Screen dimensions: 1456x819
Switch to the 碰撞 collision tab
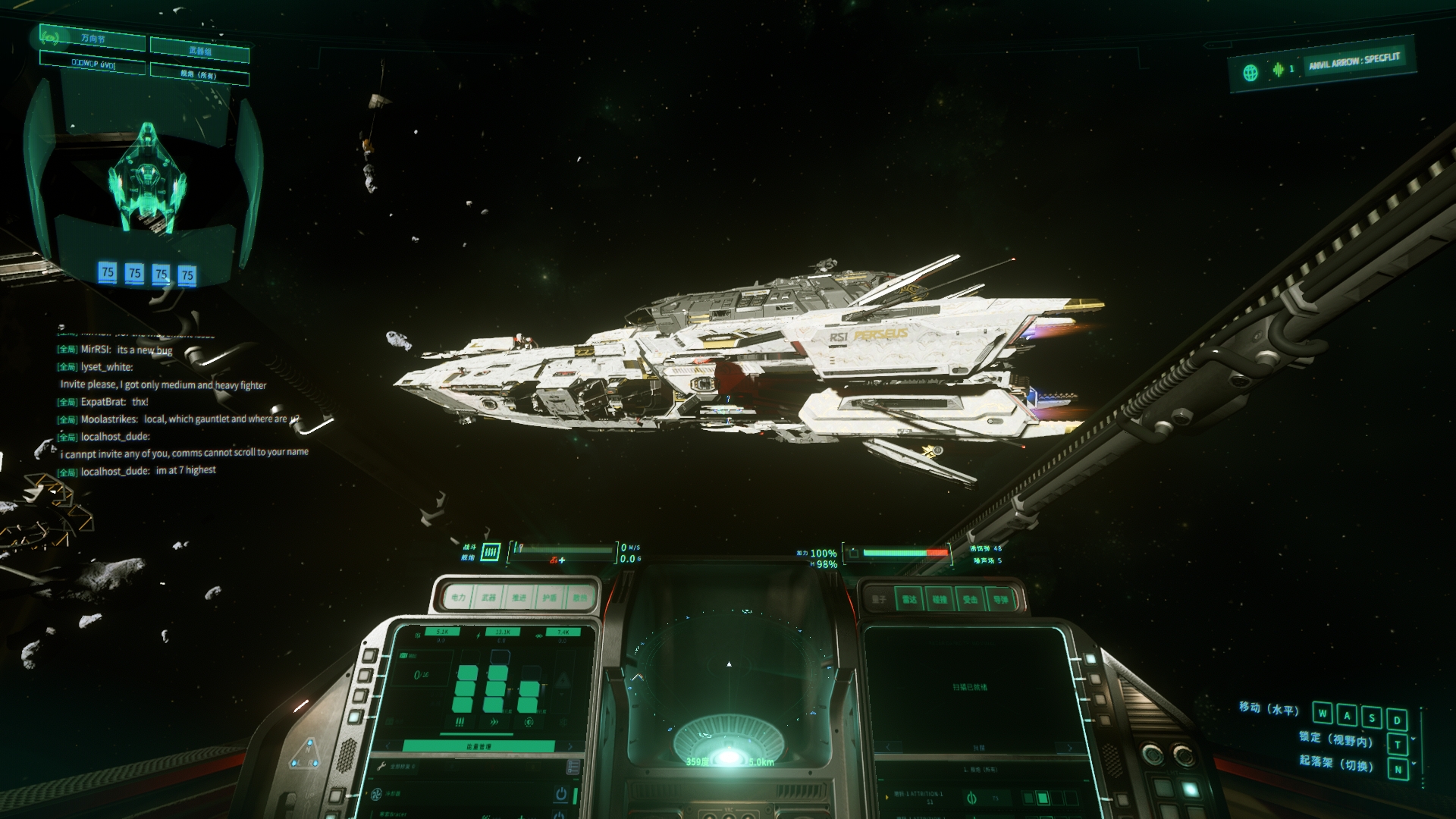tap(940, 599)
